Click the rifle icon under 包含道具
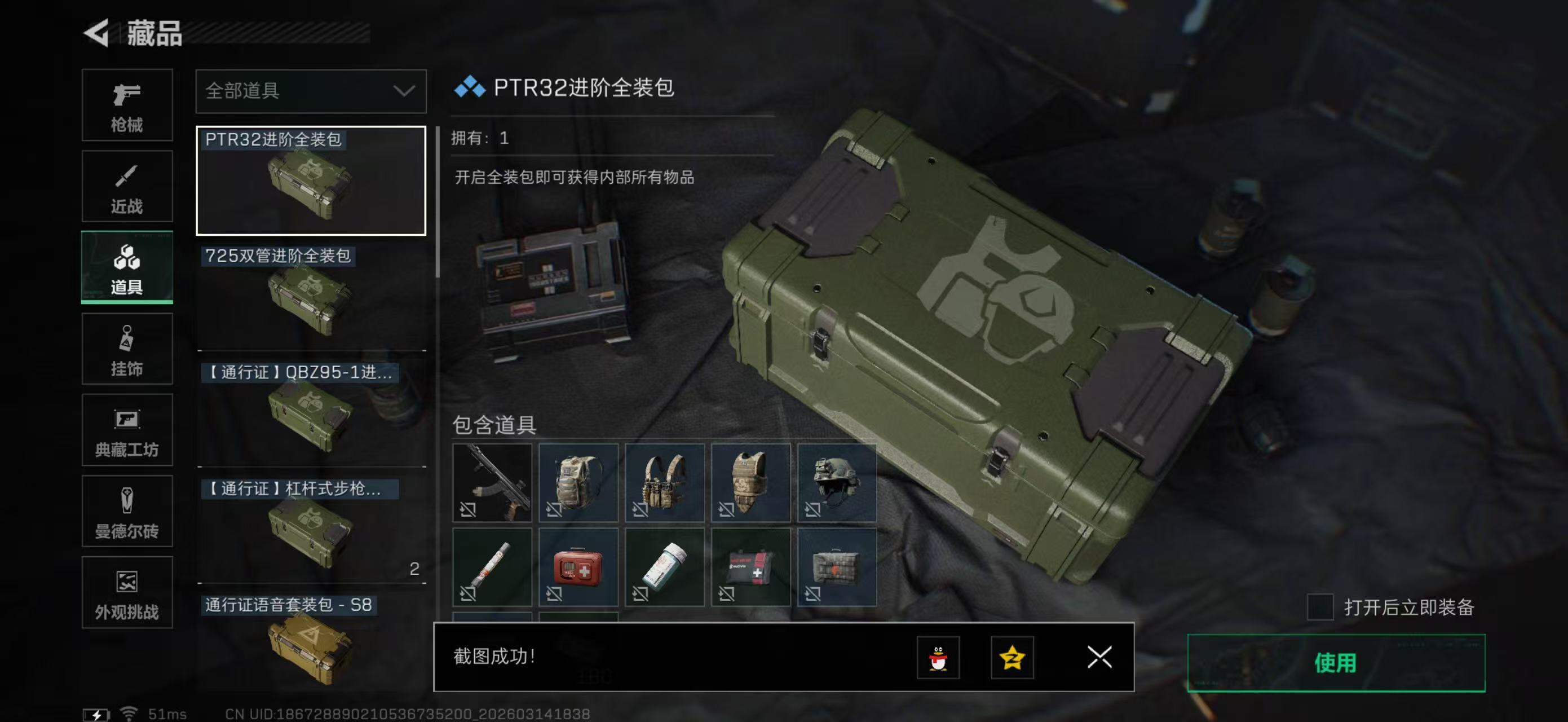This screenshot has width=1568, height=722. [492, 483]
